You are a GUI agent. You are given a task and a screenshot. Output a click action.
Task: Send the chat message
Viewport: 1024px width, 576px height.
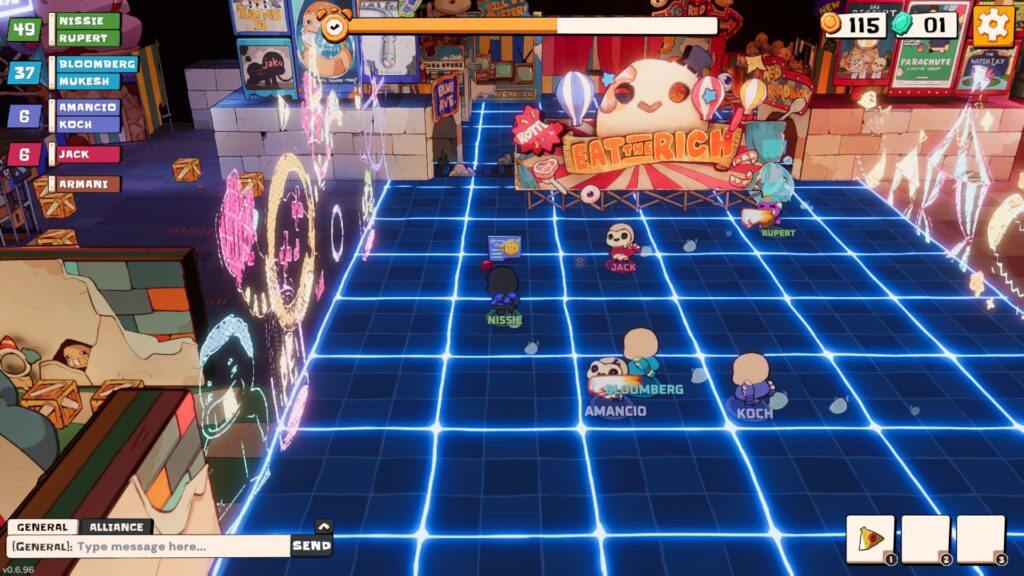(x=311, y=546)
